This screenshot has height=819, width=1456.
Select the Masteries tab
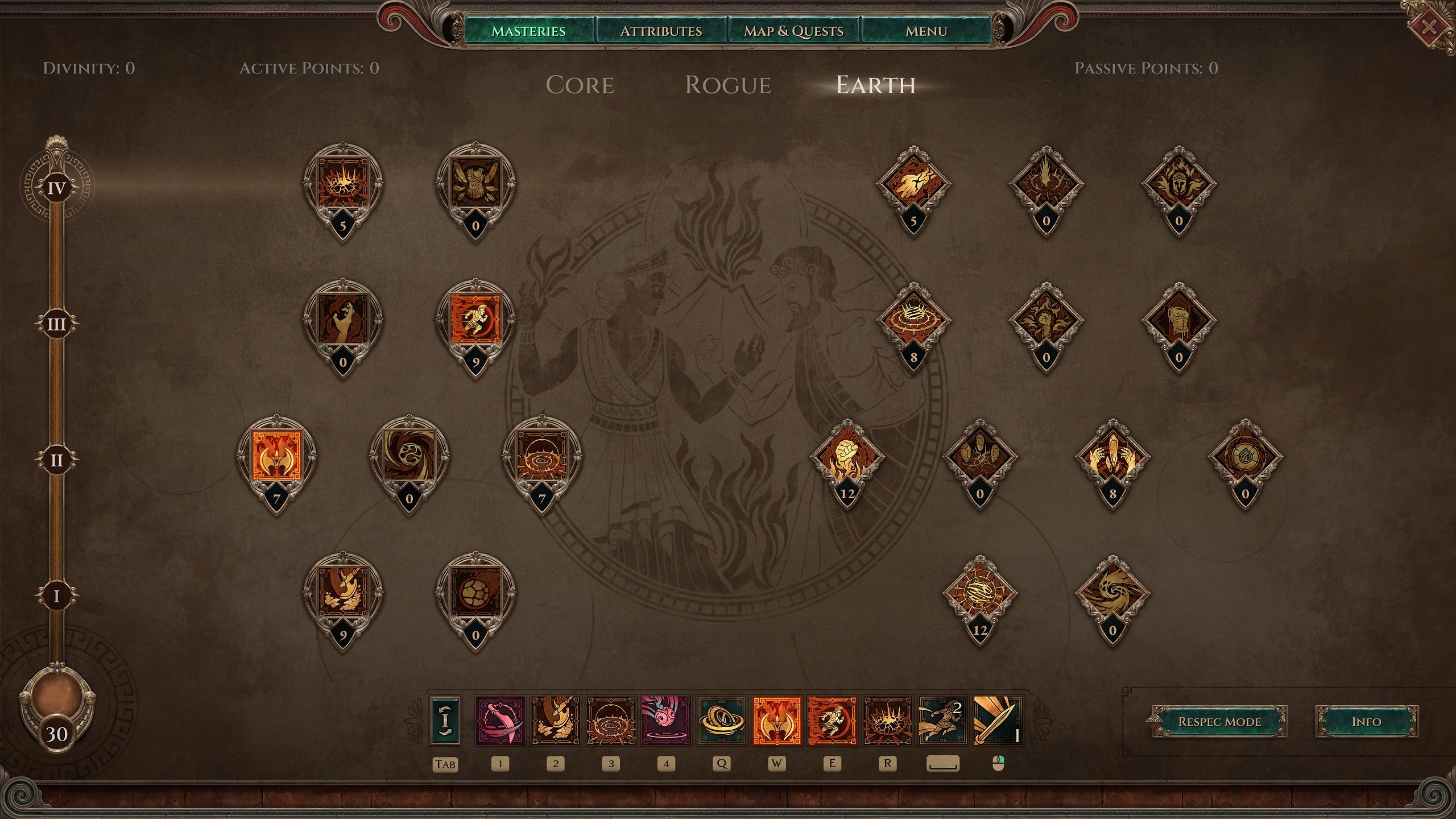point(528,31)
